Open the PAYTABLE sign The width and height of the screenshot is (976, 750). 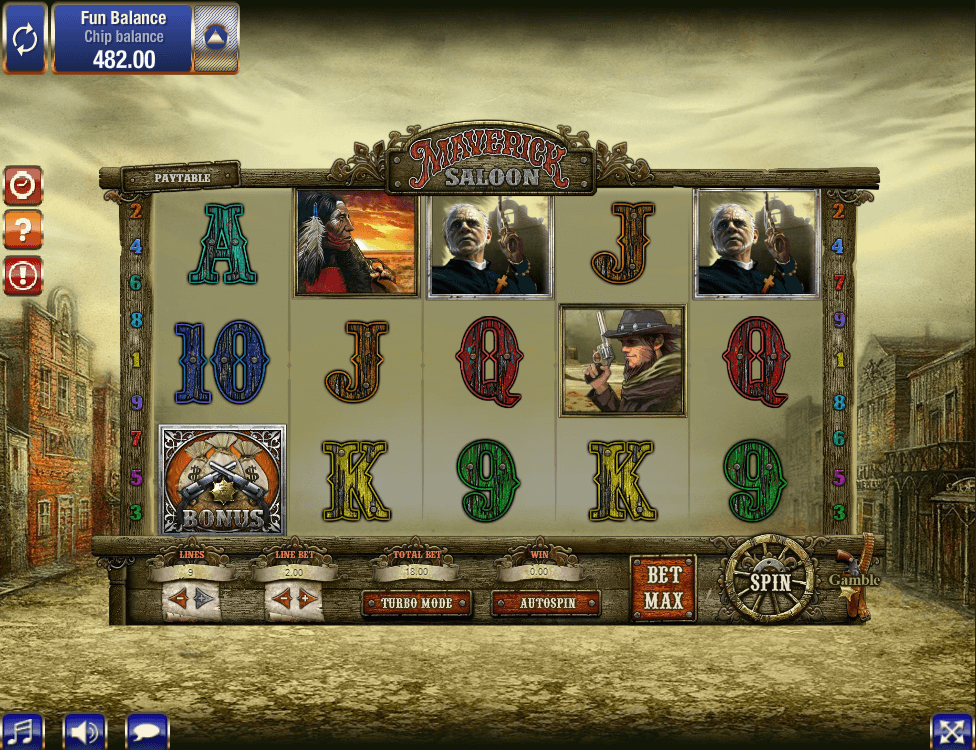[182, 177]
